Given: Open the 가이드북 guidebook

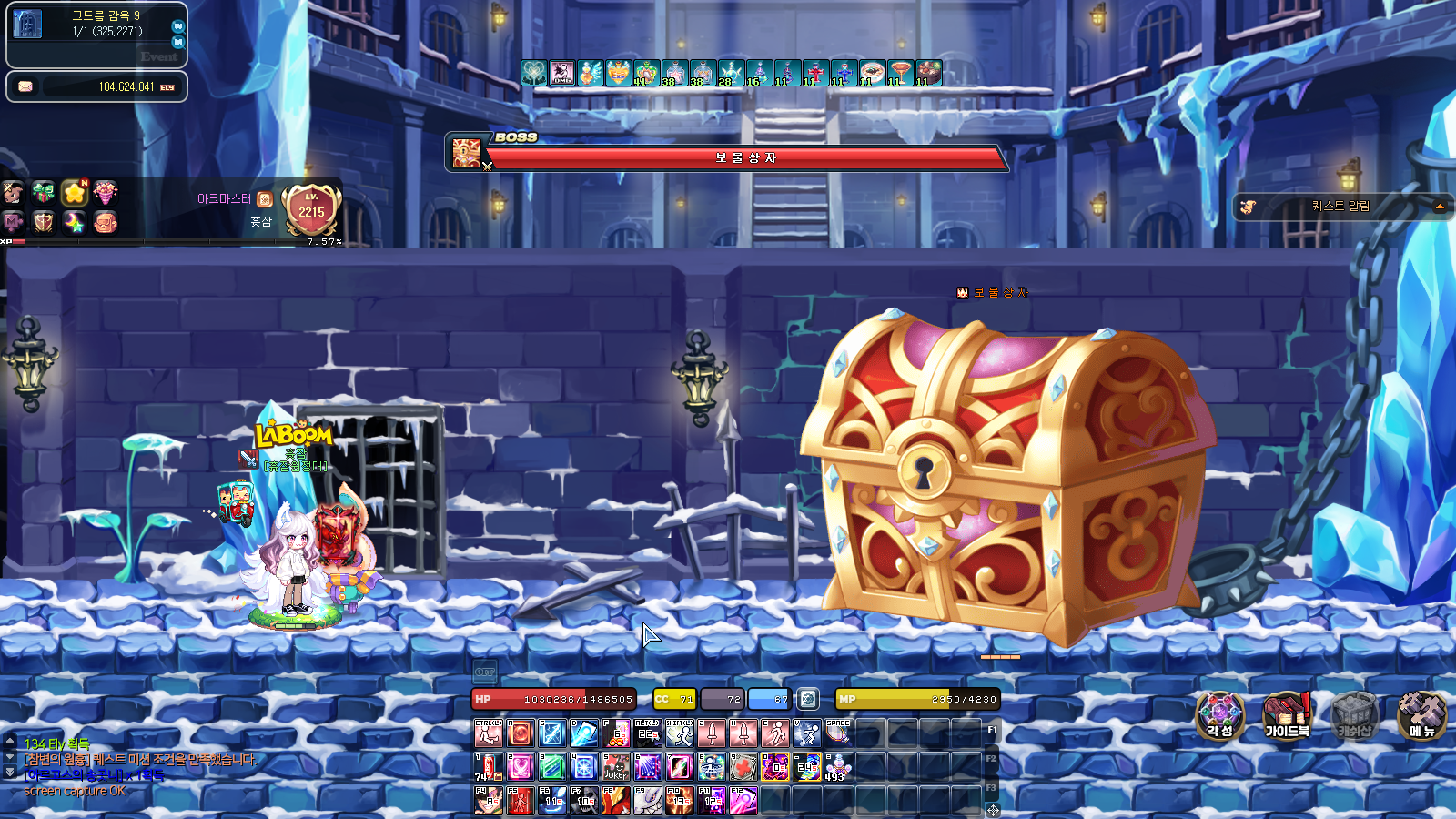Looking at the screenshot, I should tap(1287, 715).
